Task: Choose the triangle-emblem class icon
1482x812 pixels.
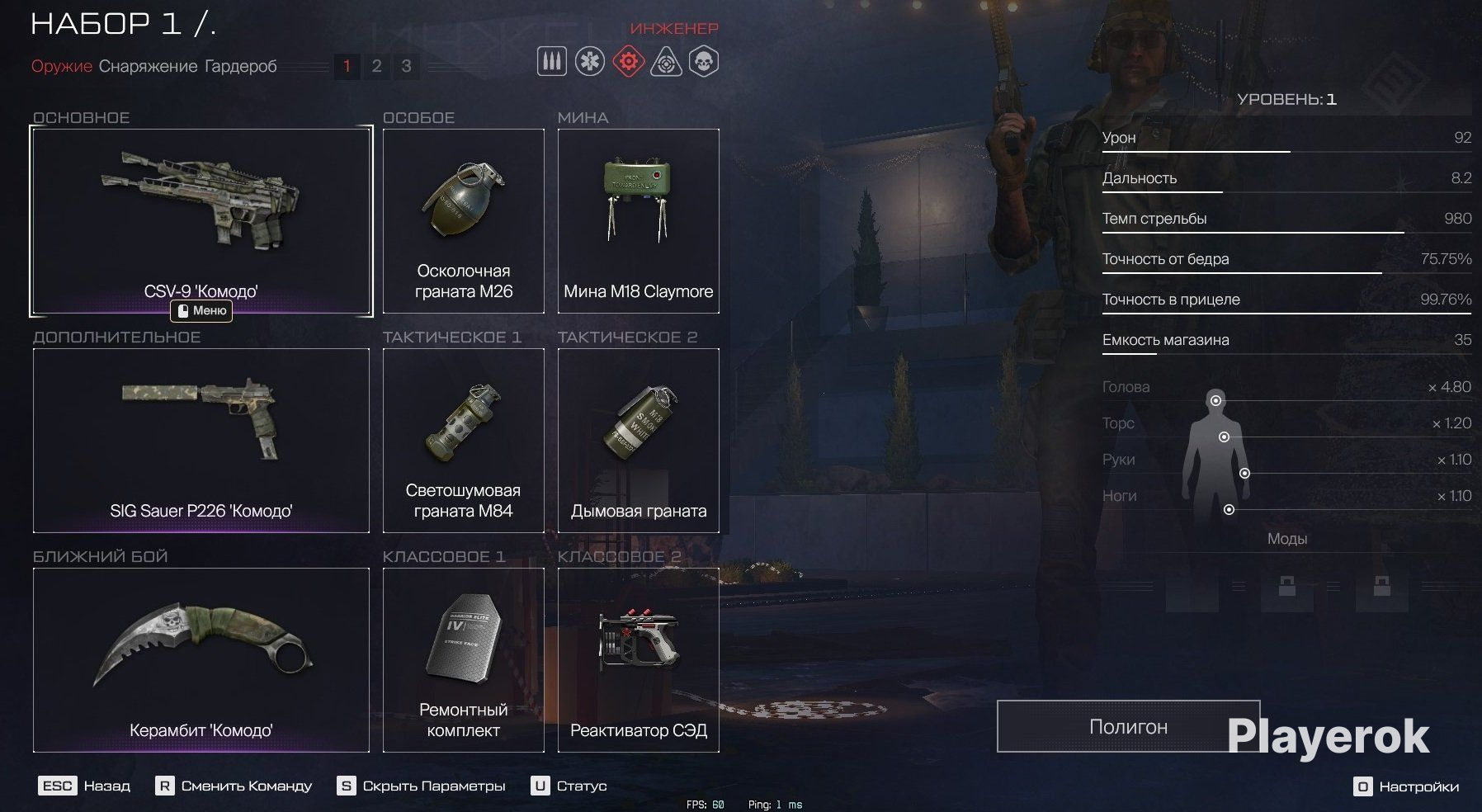Action: (x=666, y=62)
